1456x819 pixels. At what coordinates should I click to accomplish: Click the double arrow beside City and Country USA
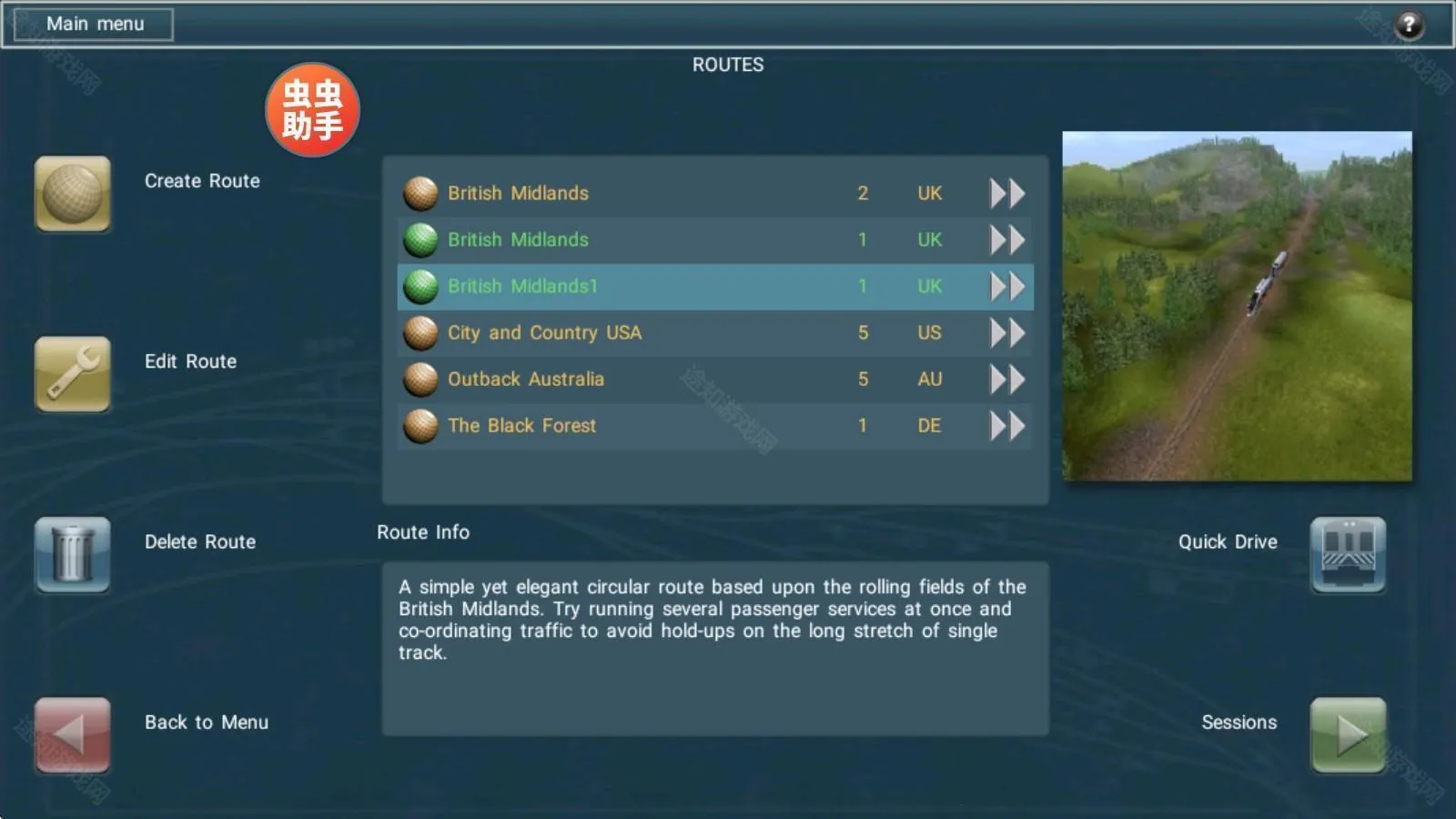(1006, 333)
